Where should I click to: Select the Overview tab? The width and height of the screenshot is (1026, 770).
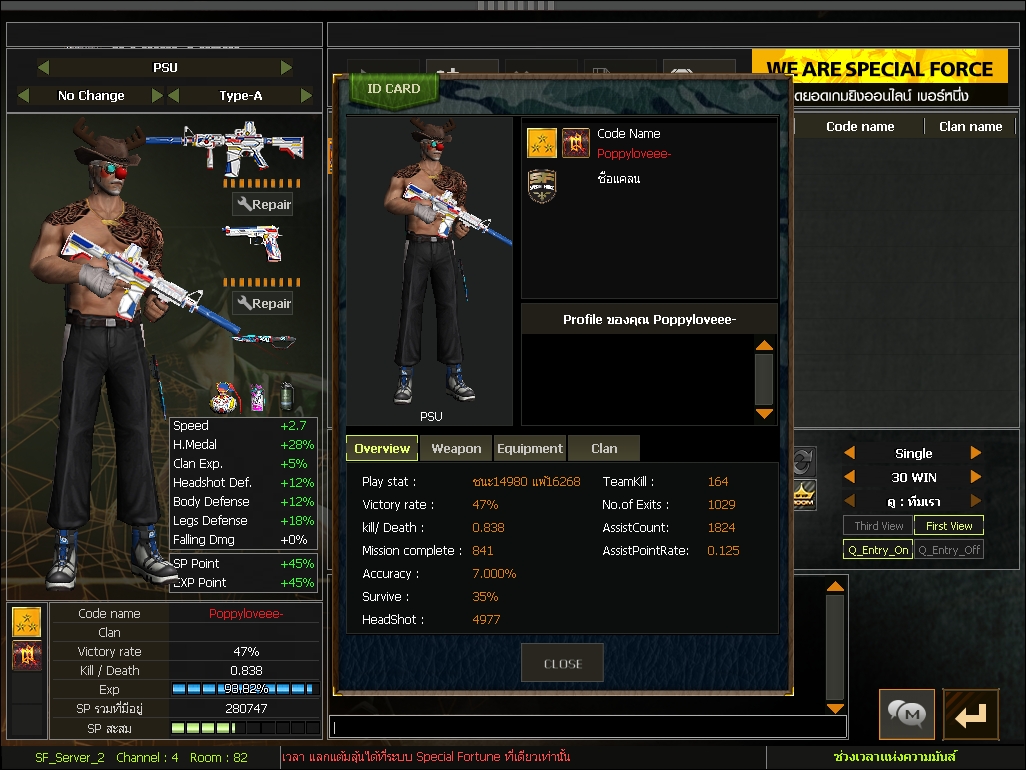382,449
